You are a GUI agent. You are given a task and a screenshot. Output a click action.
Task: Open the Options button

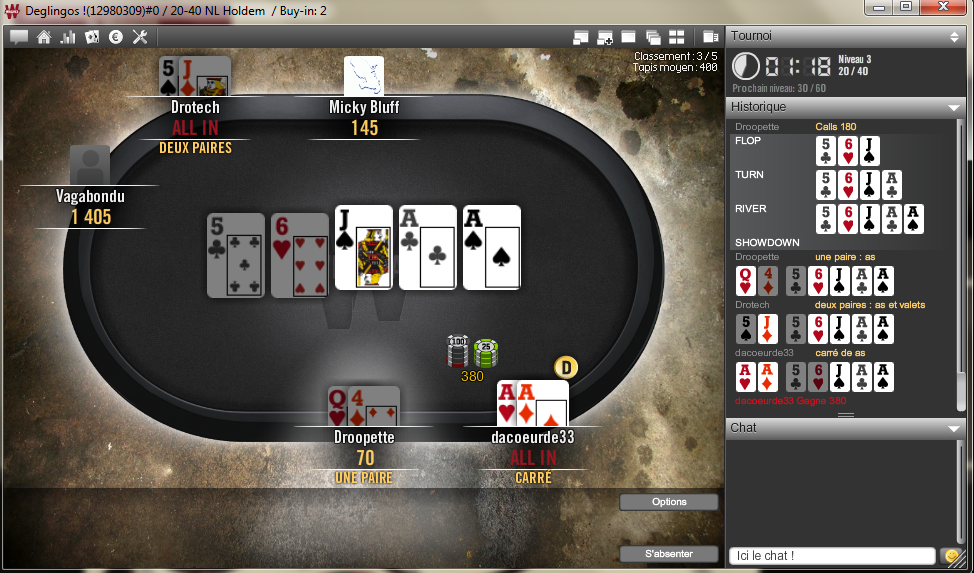668,502
